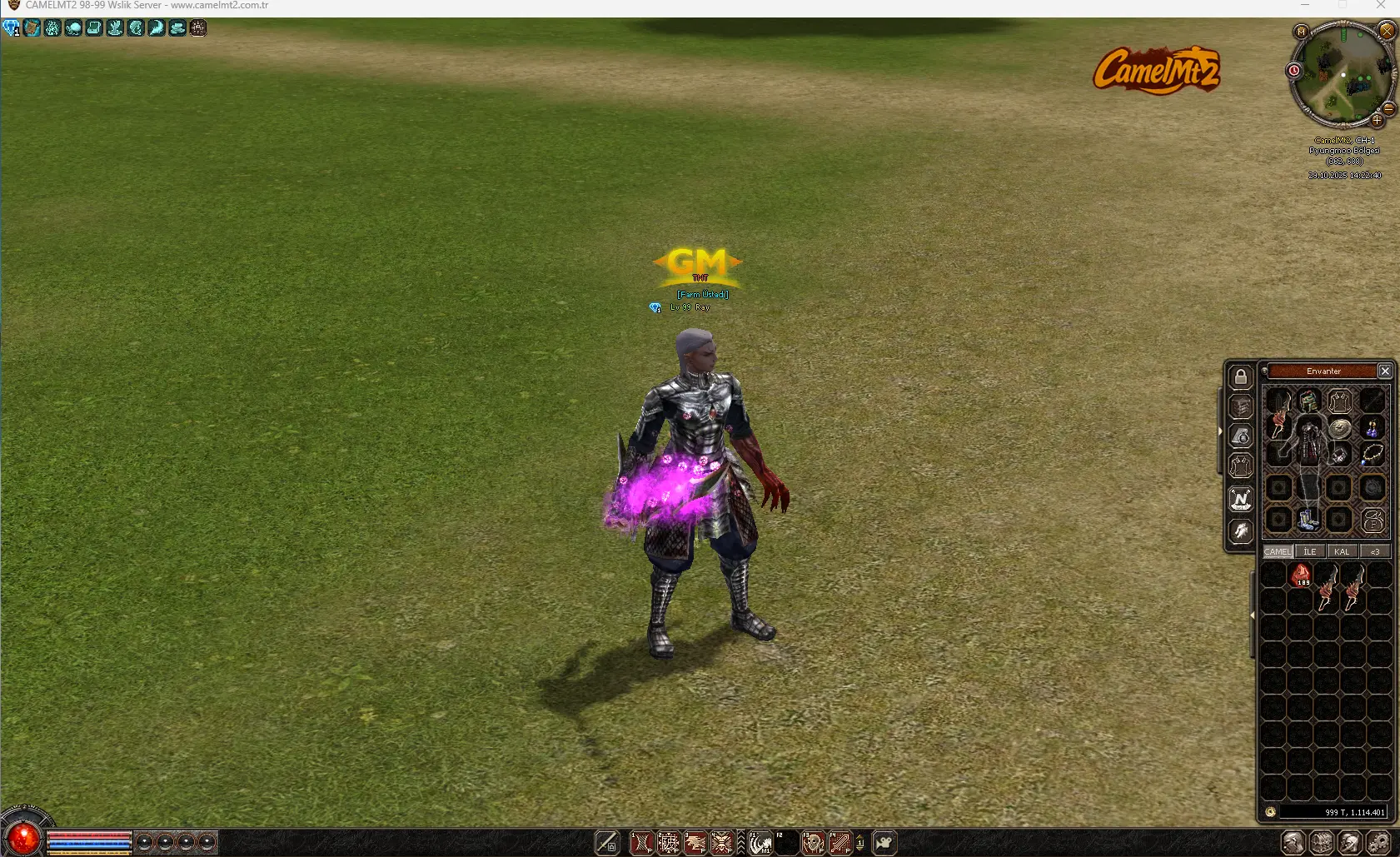Click the equipped helmet slot
1400x857 pixels.
1309,401
